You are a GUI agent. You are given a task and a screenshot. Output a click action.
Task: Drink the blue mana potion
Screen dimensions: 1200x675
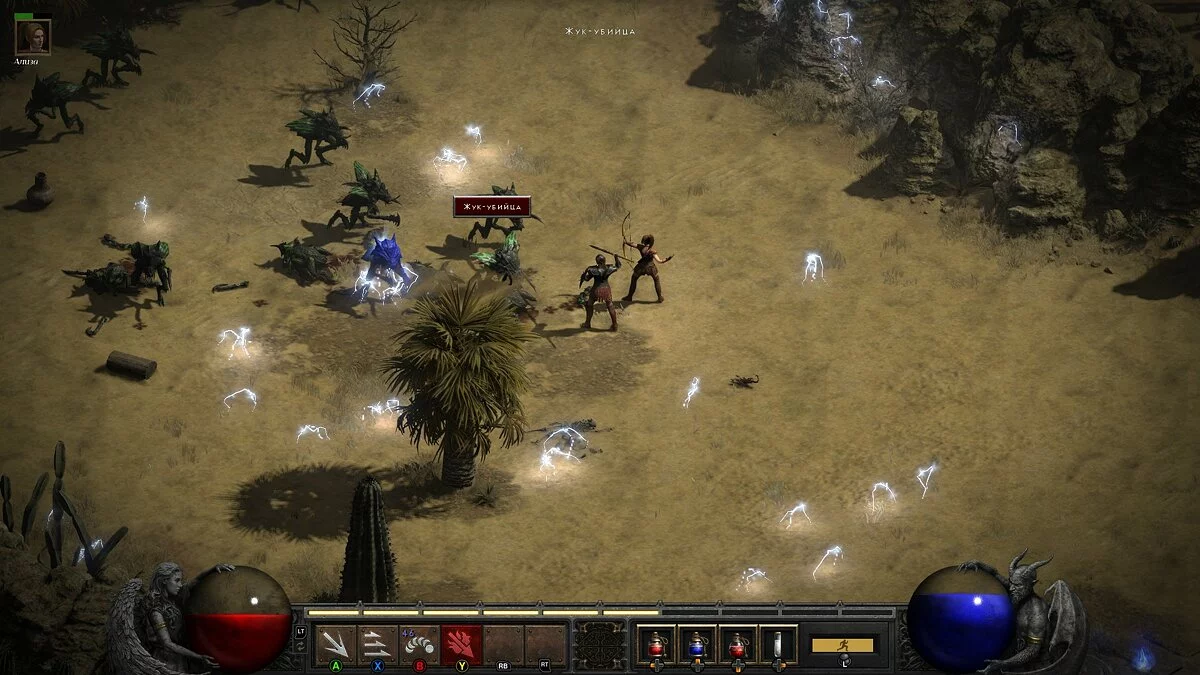tap(697, 644)
